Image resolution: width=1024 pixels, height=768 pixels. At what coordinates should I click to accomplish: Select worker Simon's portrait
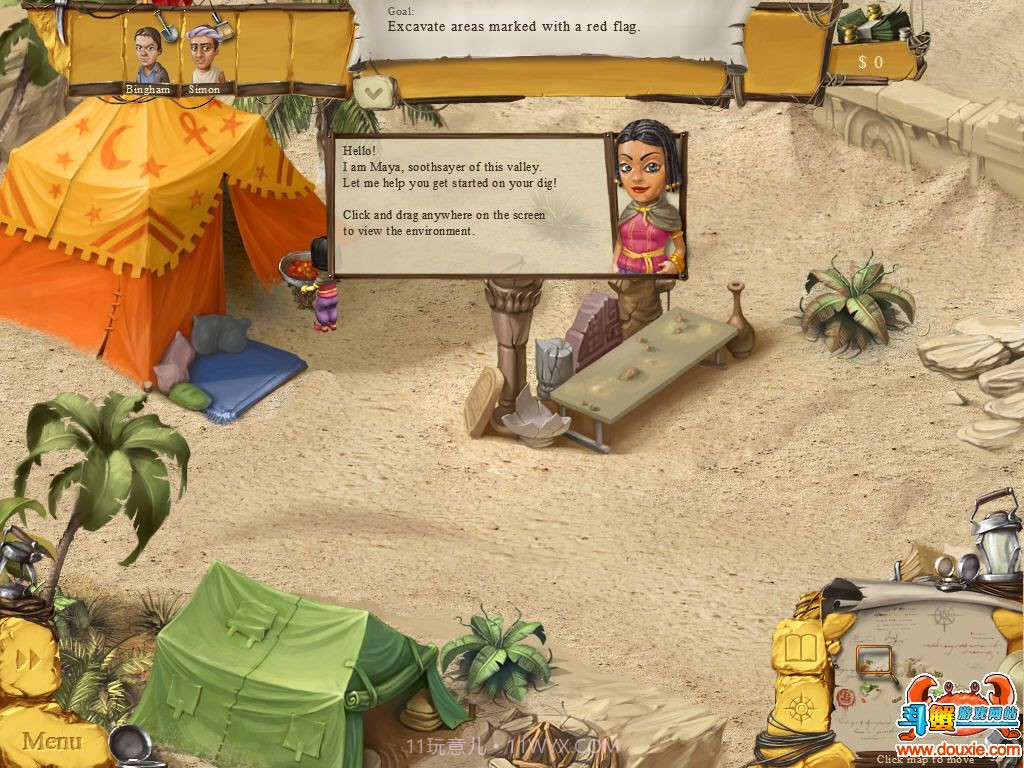coord(204,58)
